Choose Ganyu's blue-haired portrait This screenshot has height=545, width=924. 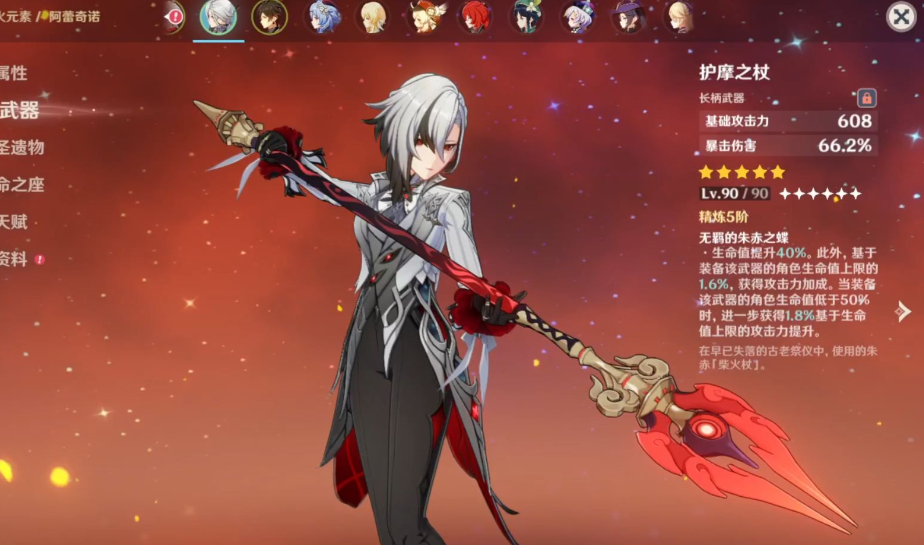point(321,17)
